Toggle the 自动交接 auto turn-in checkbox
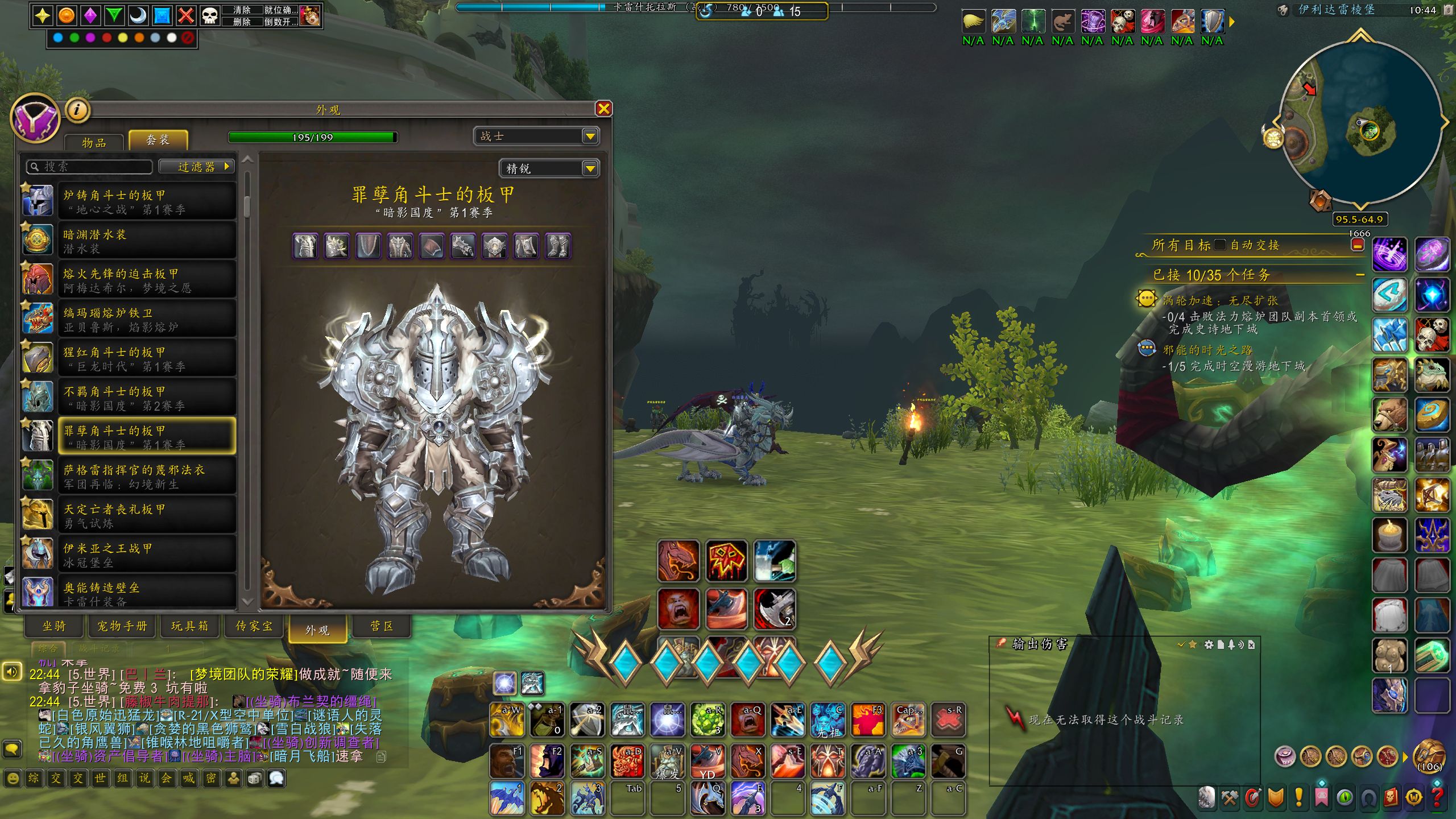This screenshot has width=1456, height=819. [x=1219, y=245]
